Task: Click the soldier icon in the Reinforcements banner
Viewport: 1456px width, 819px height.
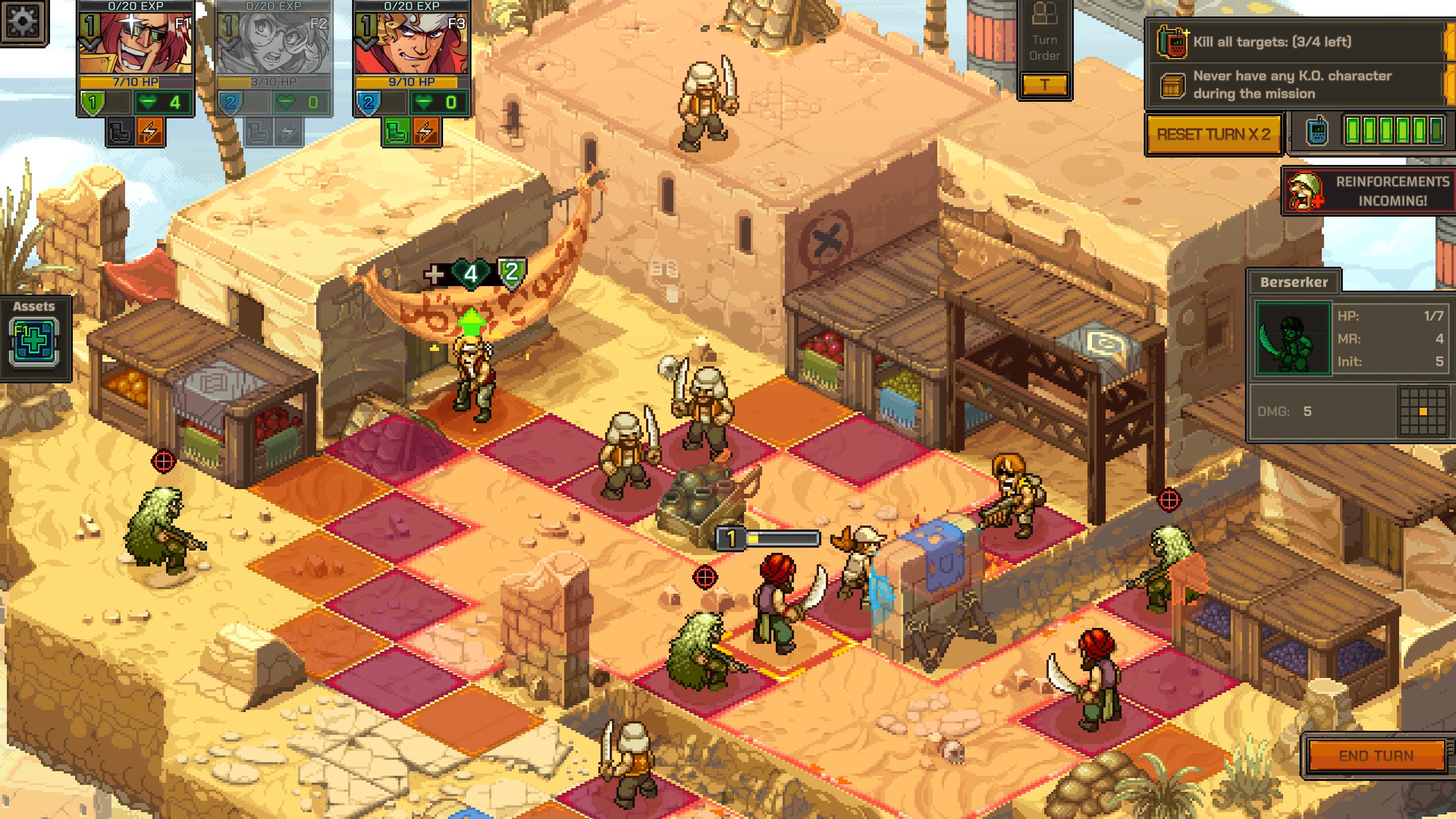Action: 1304,191
